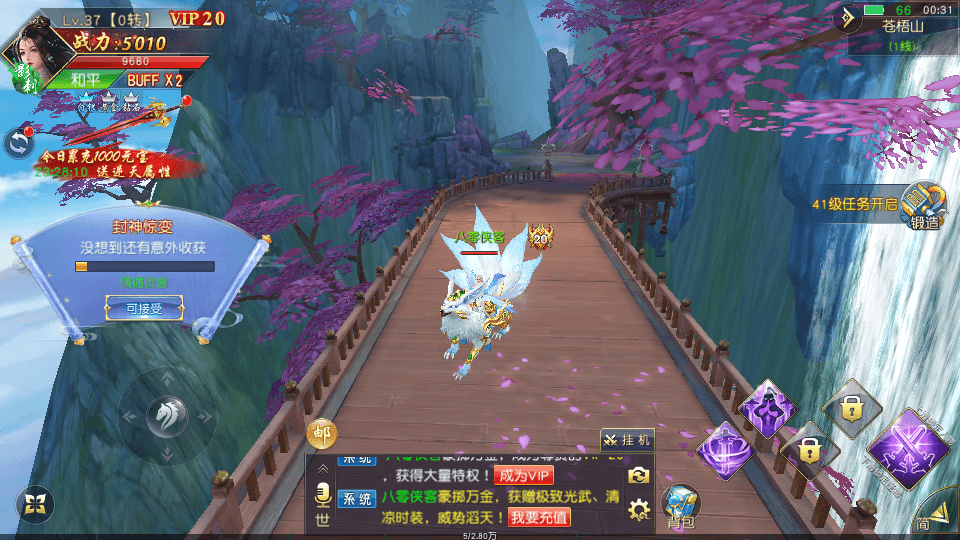960x540 pixels.
Task: Open the mail (邮) icon
Action: coord(322,433)
